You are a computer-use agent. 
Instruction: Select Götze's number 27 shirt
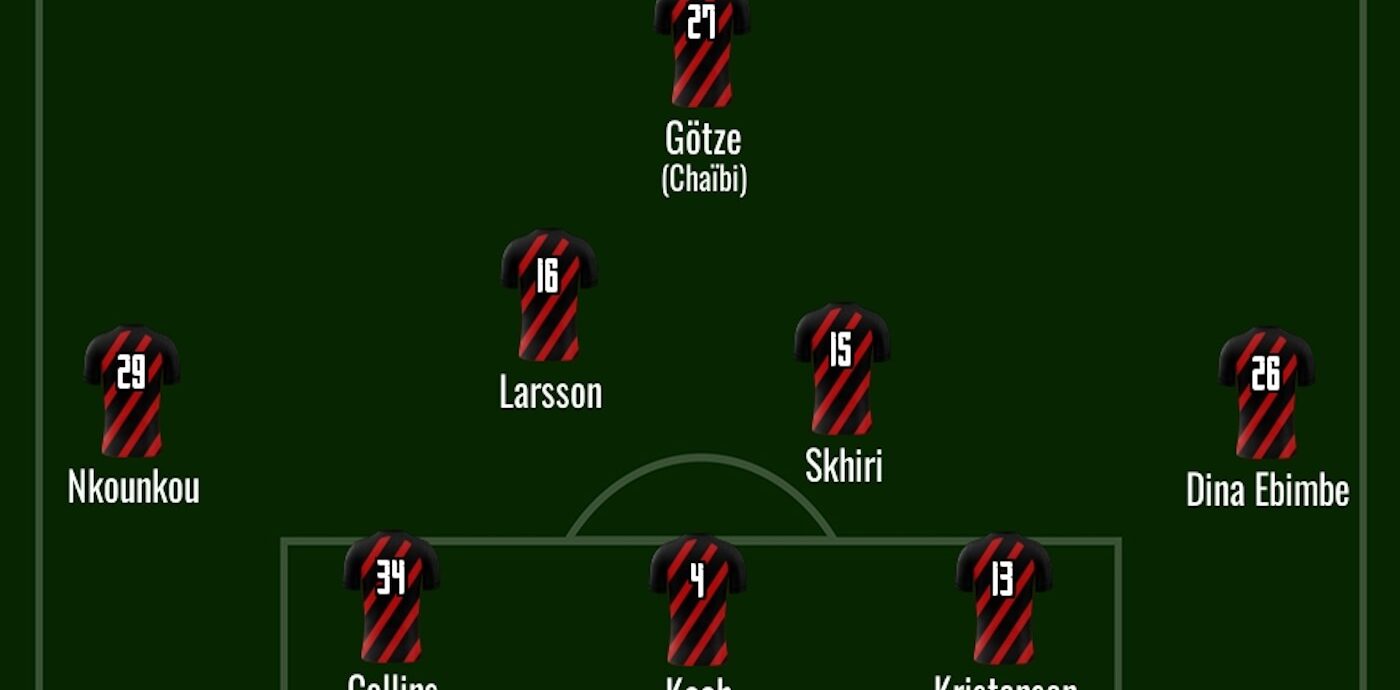click(702, 50)
